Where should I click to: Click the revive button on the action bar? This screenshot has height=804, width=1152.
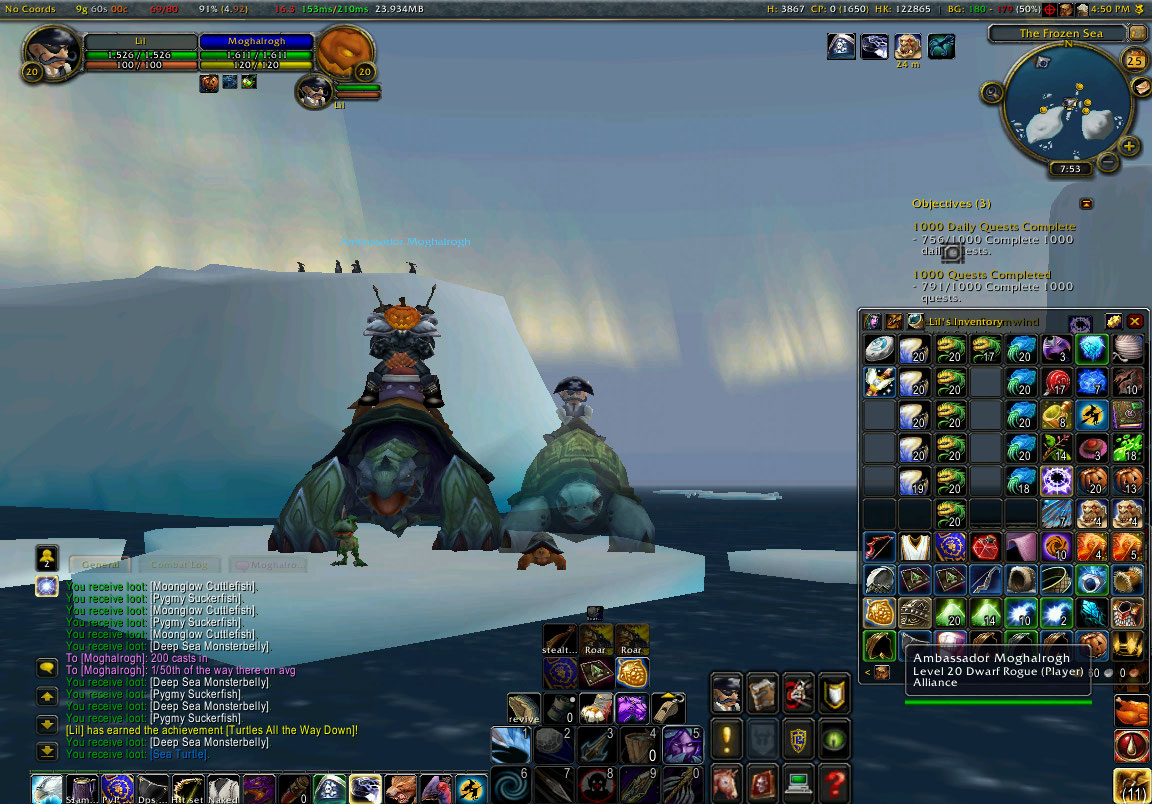pyautogui.click(x=523, y=708)
